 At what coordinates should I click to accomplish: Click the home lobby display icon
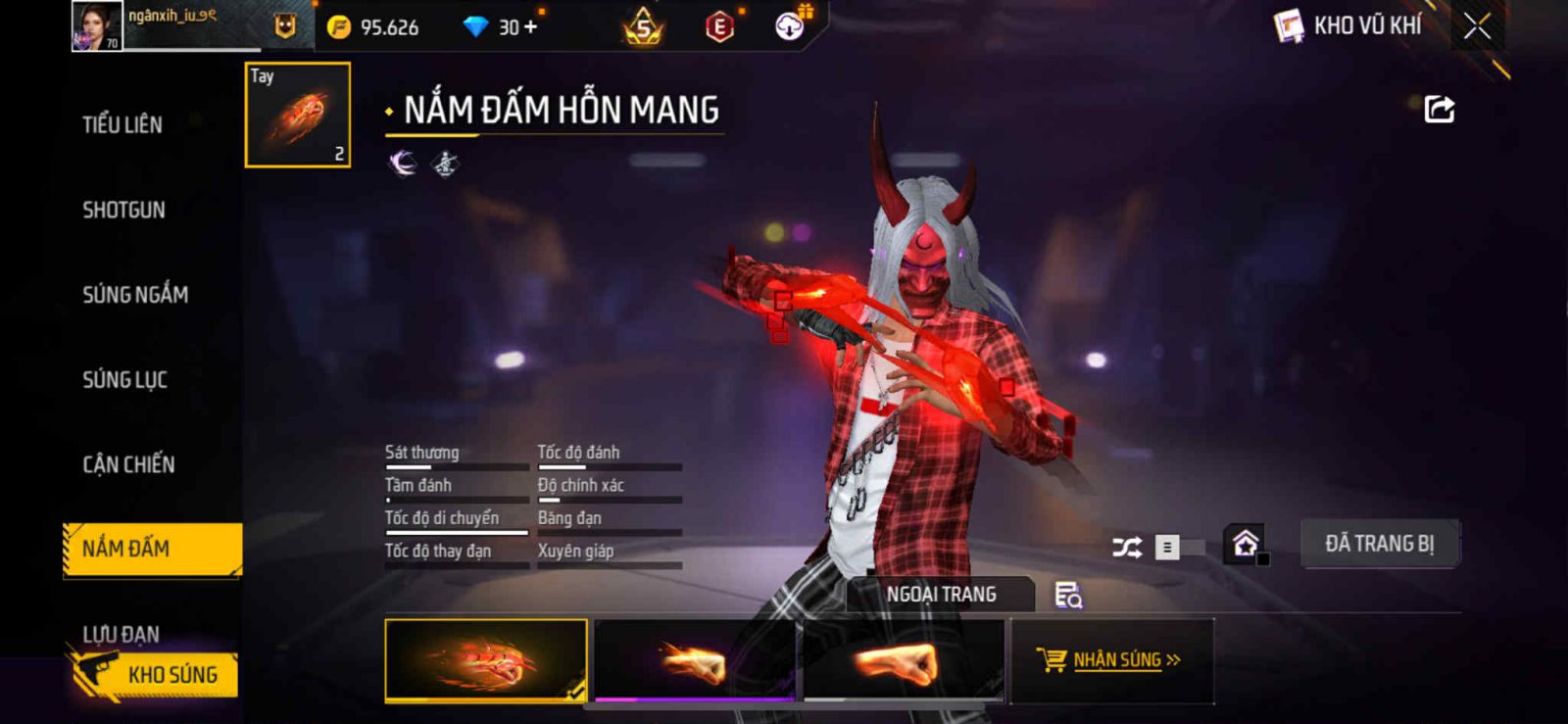[1245, 544]
